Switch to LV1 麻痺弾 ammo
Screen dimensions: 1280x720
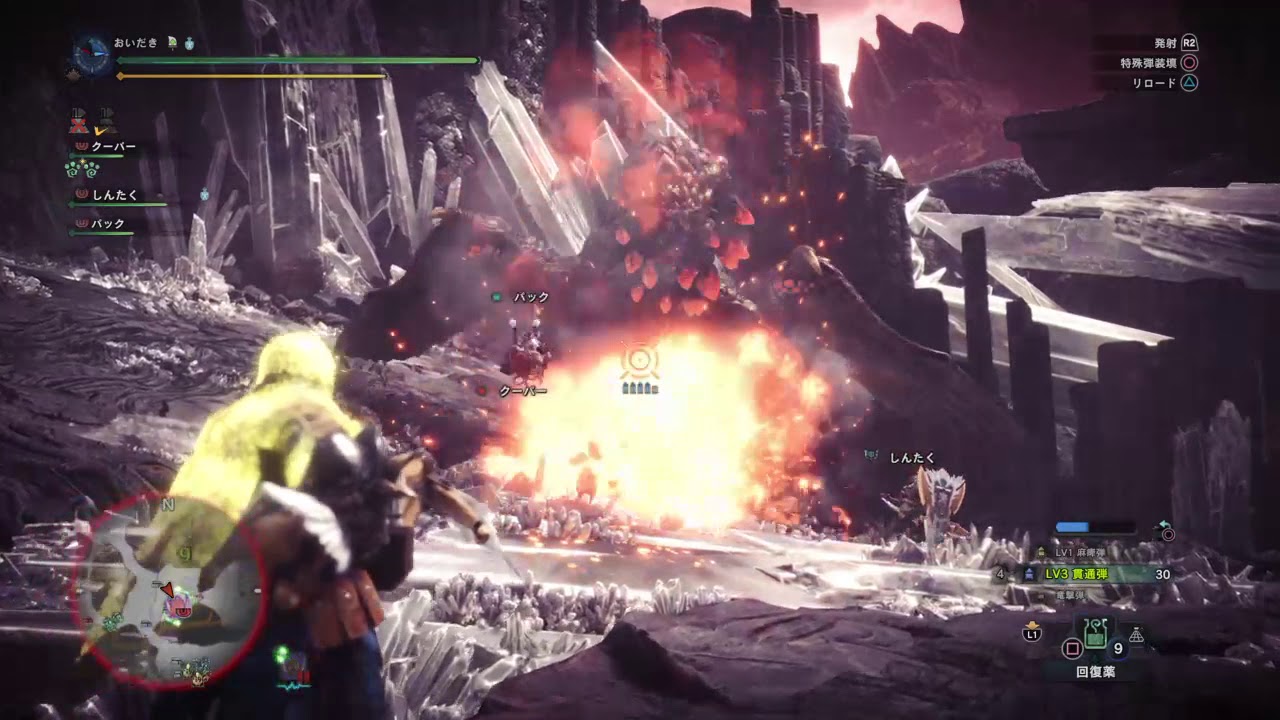pos(1079,552)
